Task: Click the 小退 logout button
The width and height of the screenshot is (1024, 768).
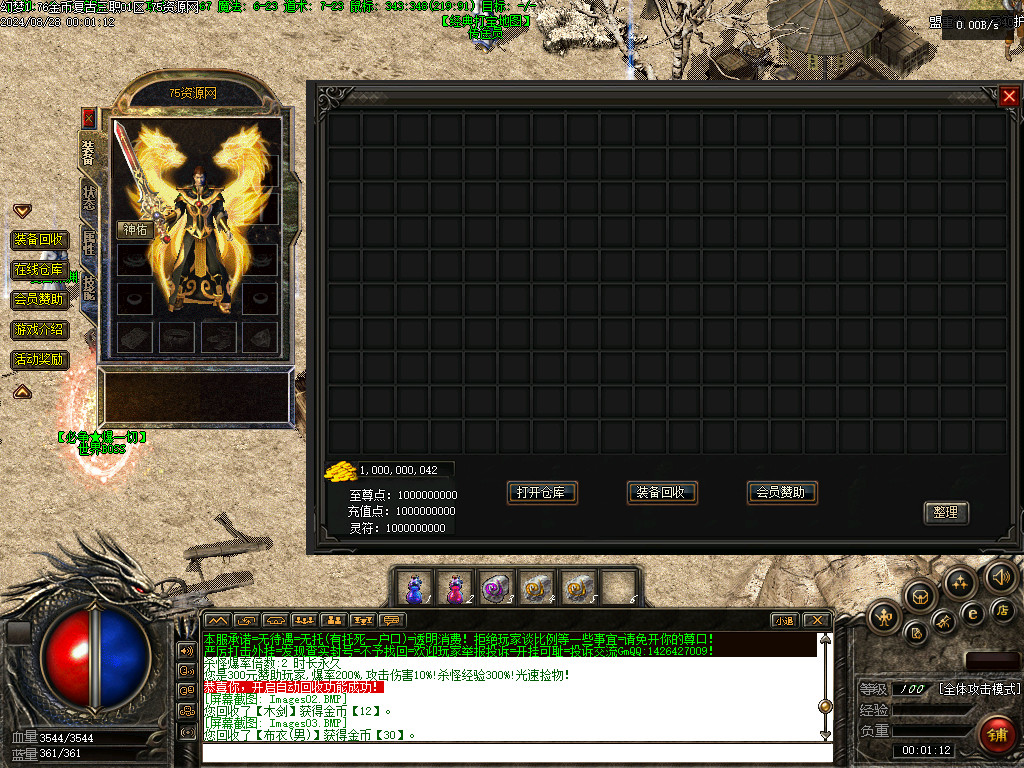Action: pyautogui.click(x=785, y=620)
